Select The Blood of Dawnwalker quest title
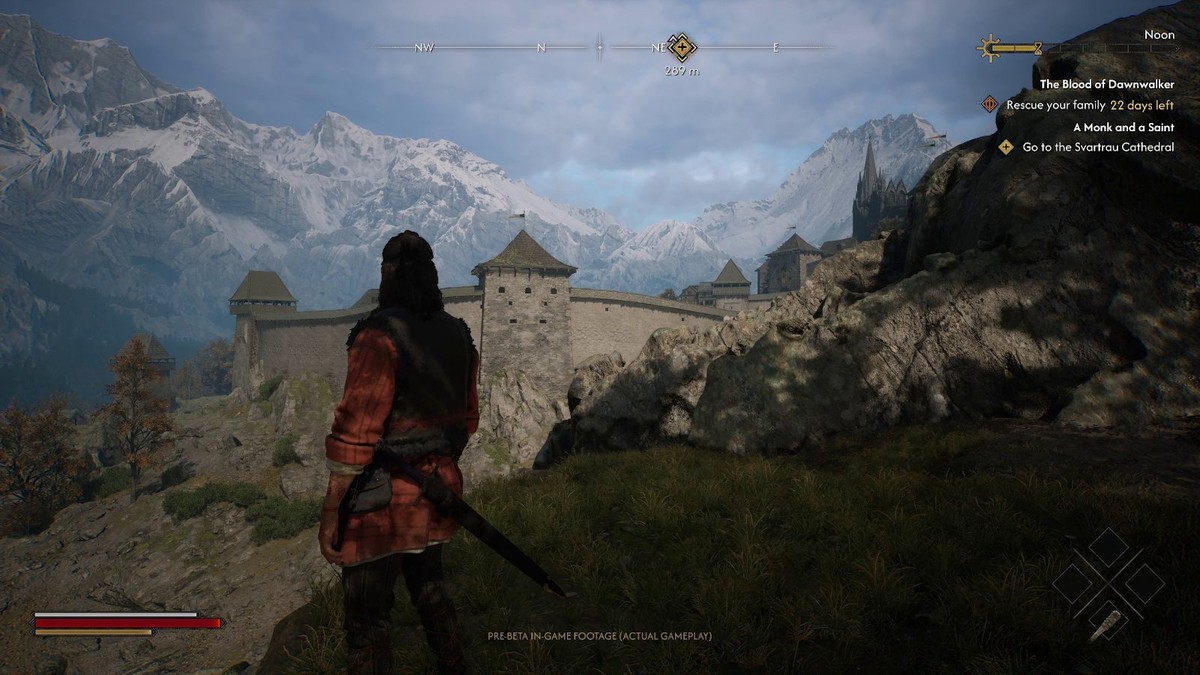Viewport: 1200px width, 675px height. [x=1106, y=85]
